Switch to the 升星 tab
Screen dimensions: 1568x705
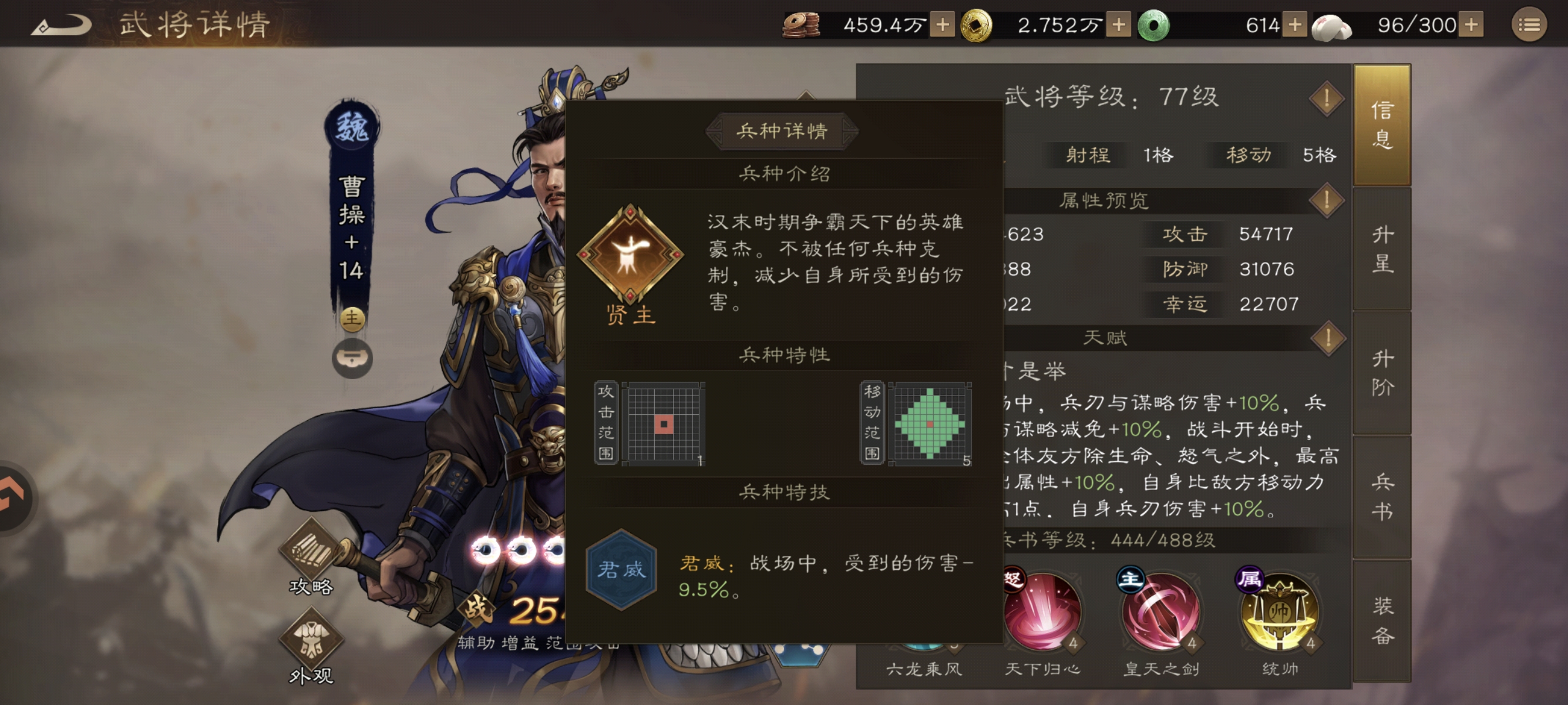[1382, 249]
